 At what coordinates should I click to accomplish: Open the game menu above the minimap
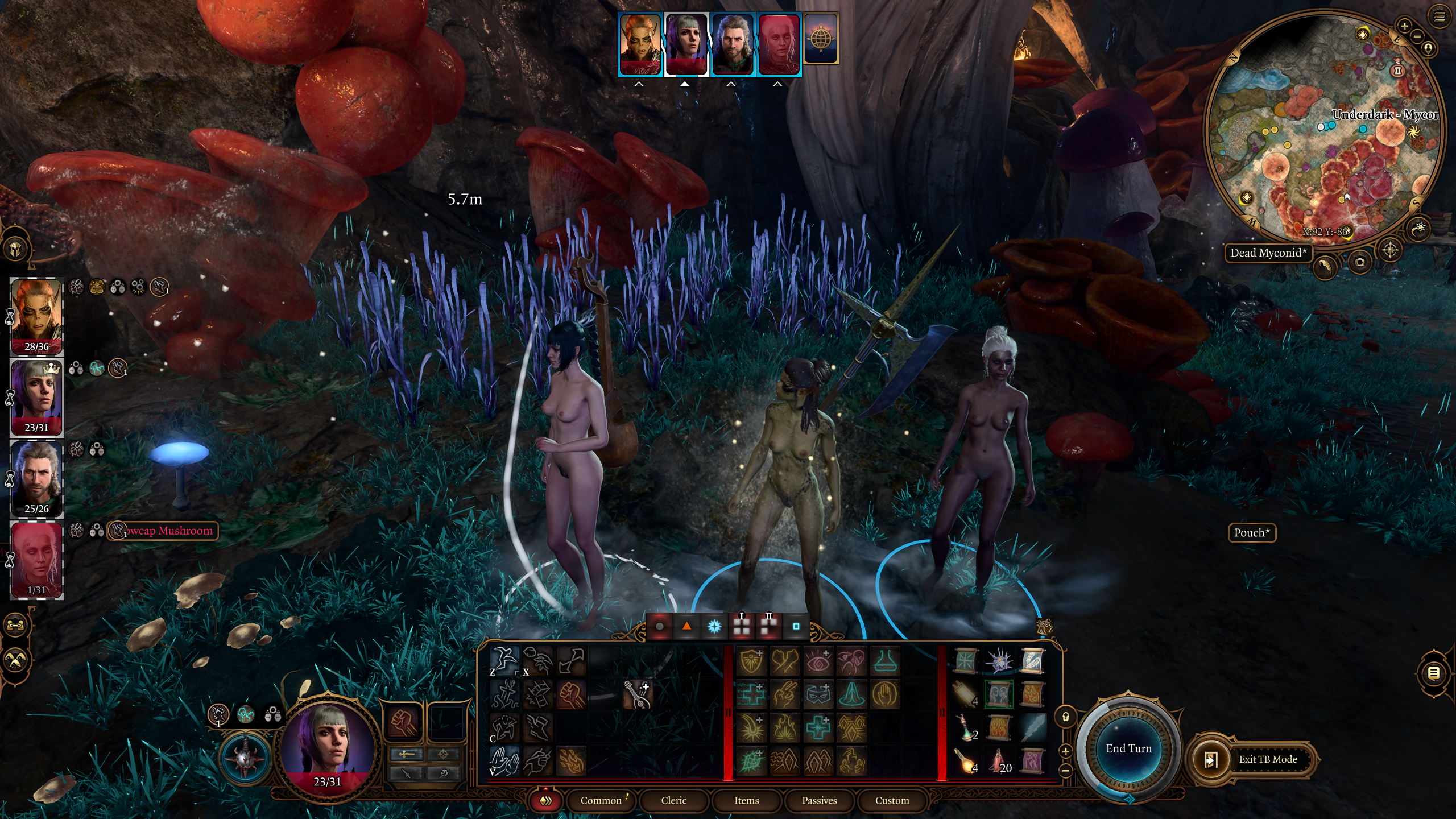1439,17
